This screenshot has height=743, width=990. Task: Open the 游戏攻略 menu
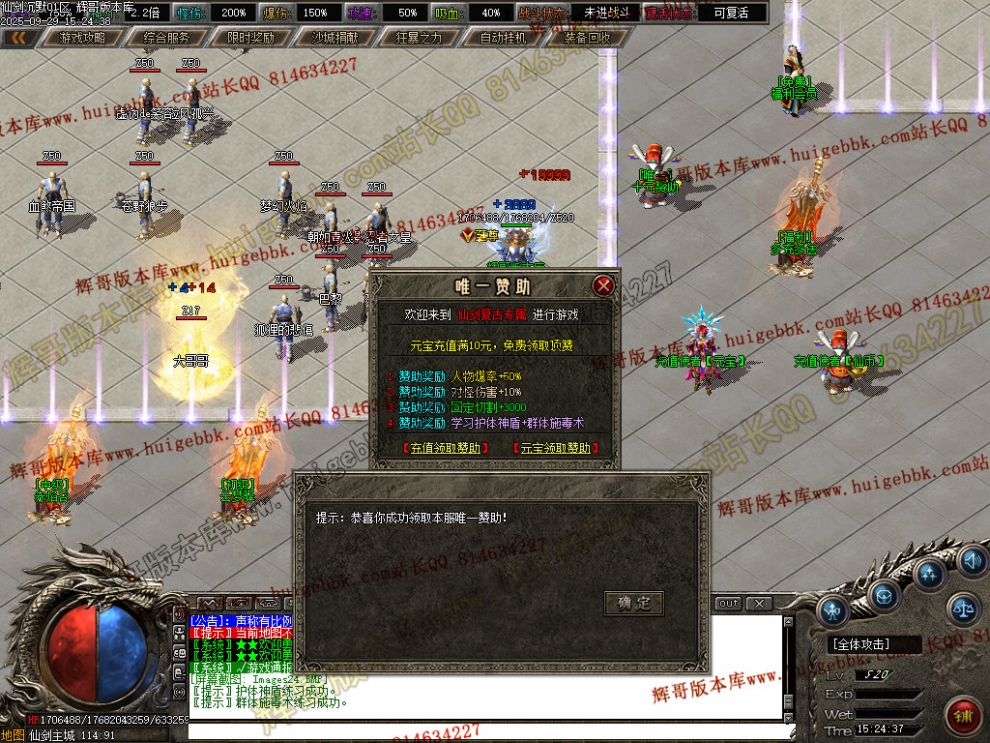point(82,38)
